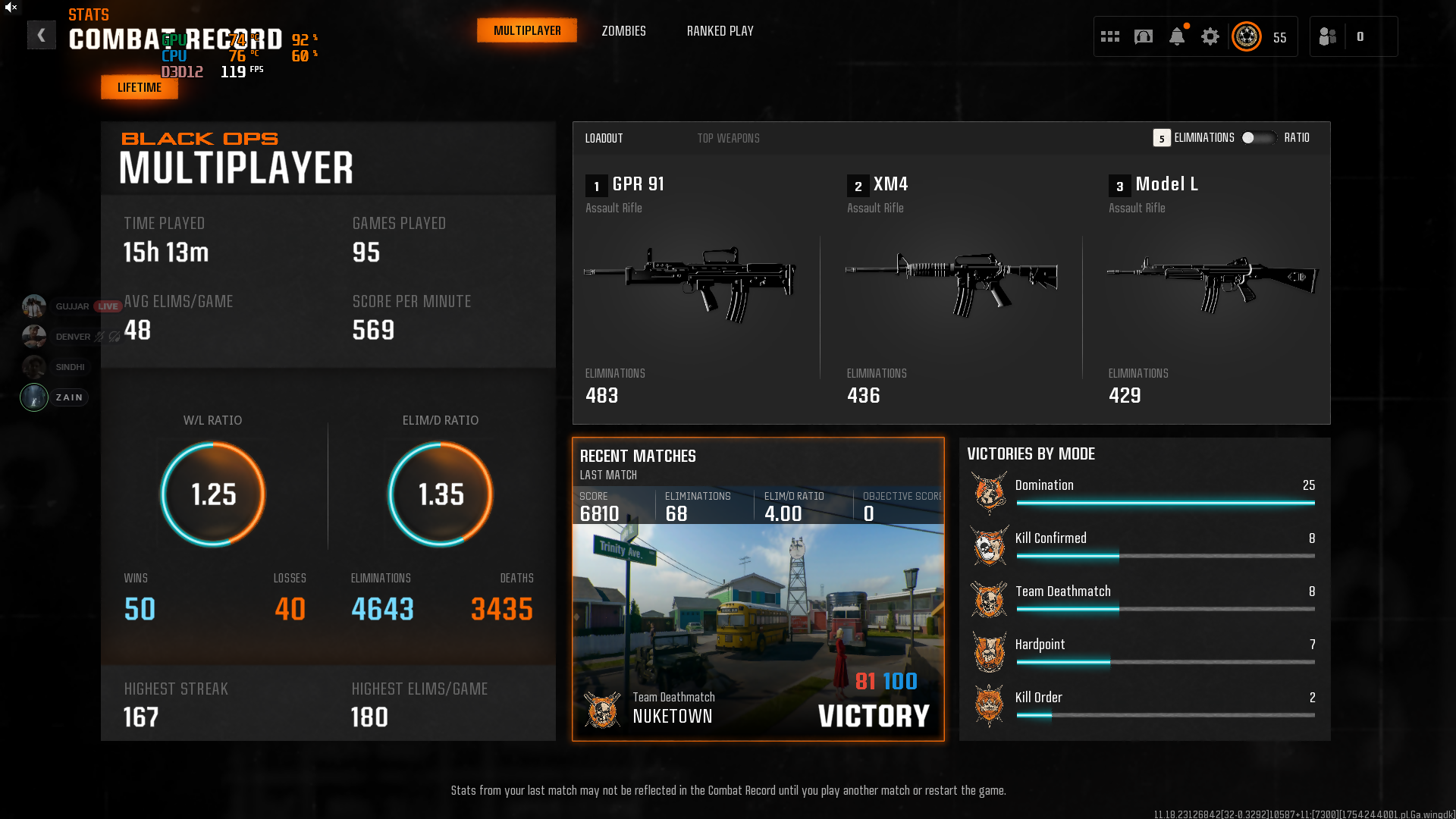Choose the Lifetime stats filter
Screen dimensions: 1456x819
pos(140,87)
